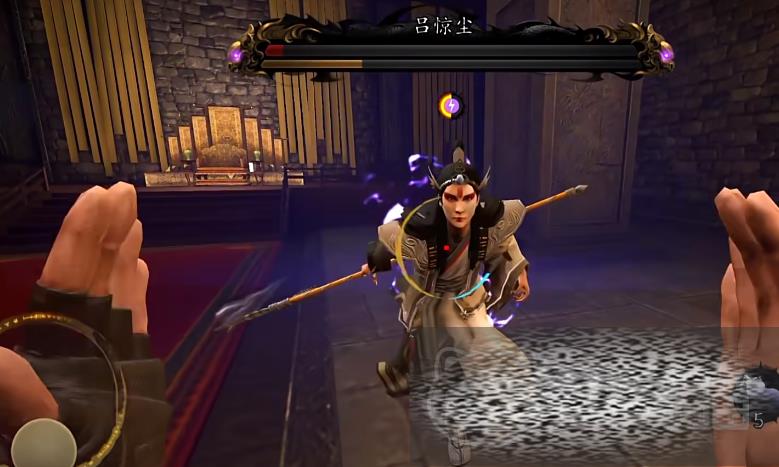Image resolution: width=779 pixels, height=467 pixels.
Task: Tap the round grey button inside the gold ring
Action: click(x=43, y=443)
